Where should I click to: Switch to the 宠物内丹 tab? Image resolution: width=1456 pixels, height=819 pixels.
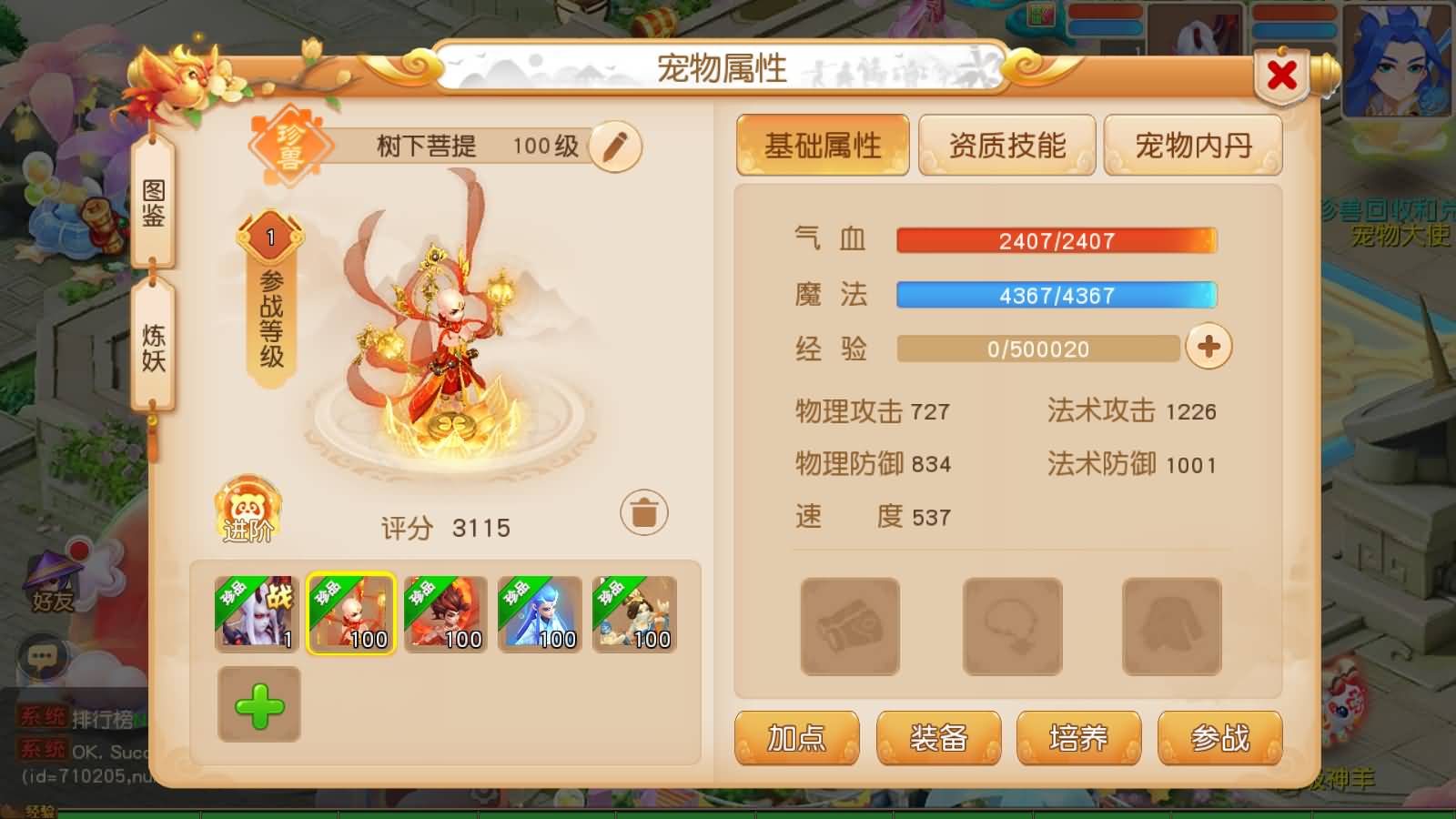(1193, 145)
